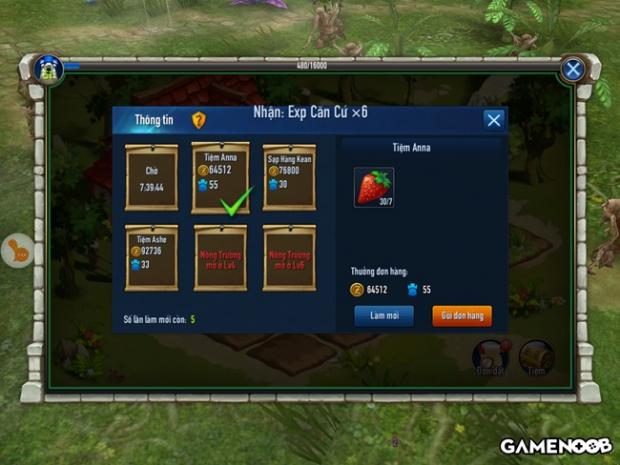Open the Tiệm shop scroll icon
The image size is (620, 465).
pyautogui.click(x=536, y=357)
